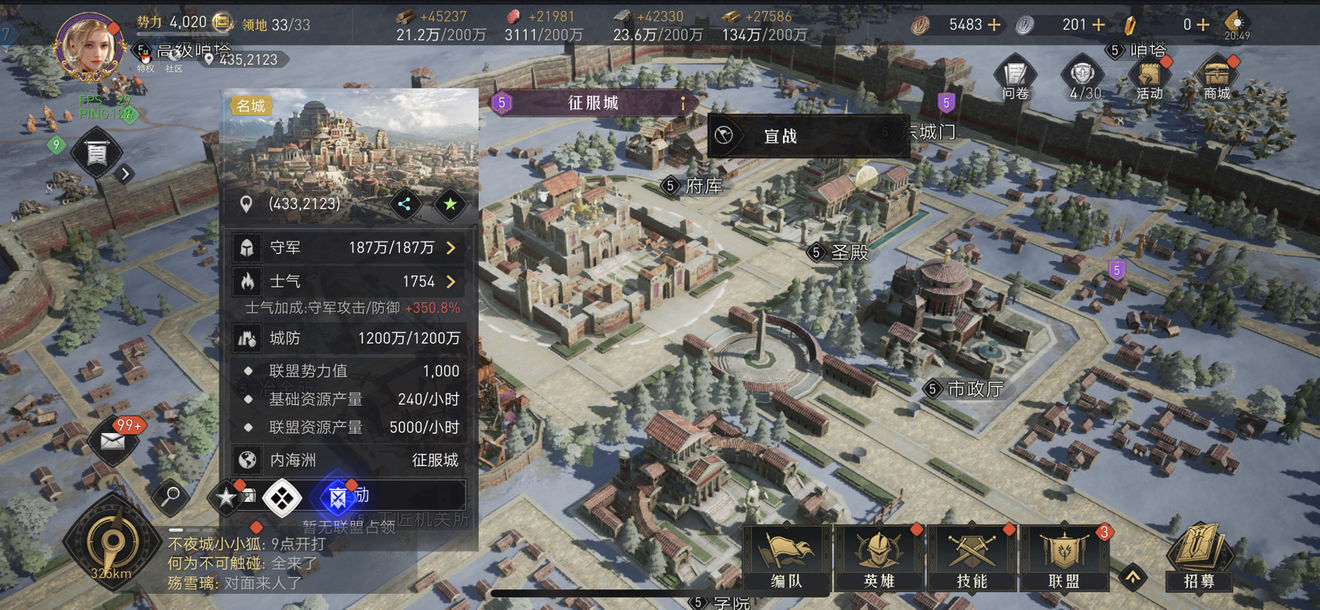Expand the 士气 morale details arrow

451,282
